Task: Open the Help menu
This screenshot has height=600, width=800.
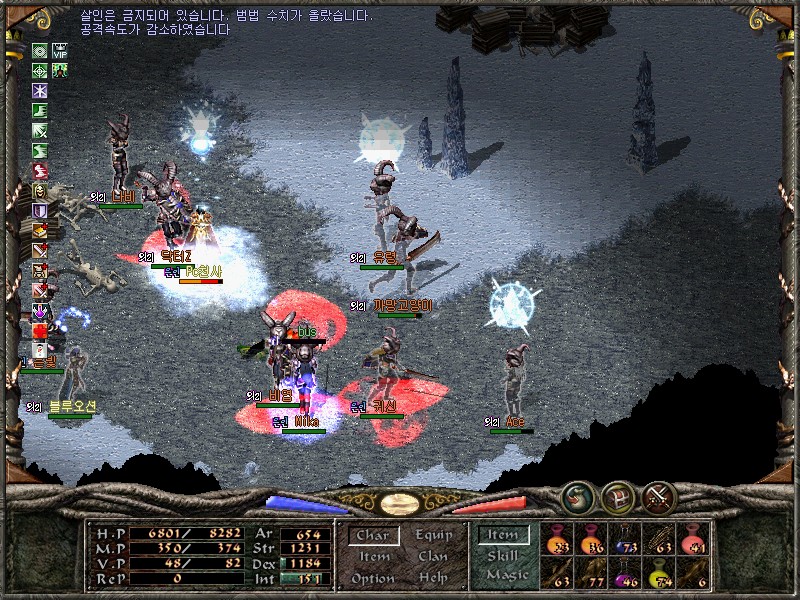Action: (x=433, y=578)
